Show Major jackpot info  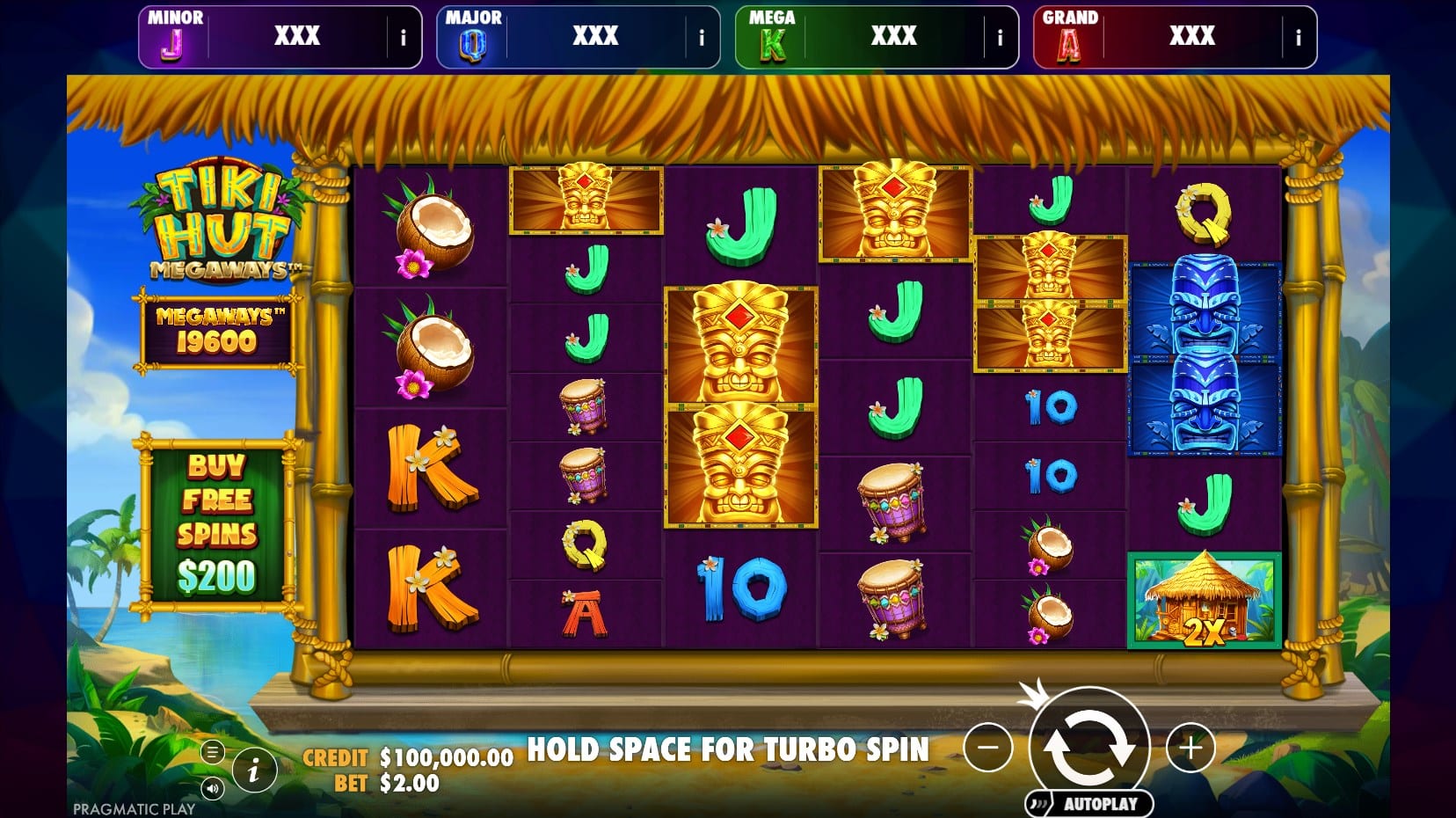(702, 38)
